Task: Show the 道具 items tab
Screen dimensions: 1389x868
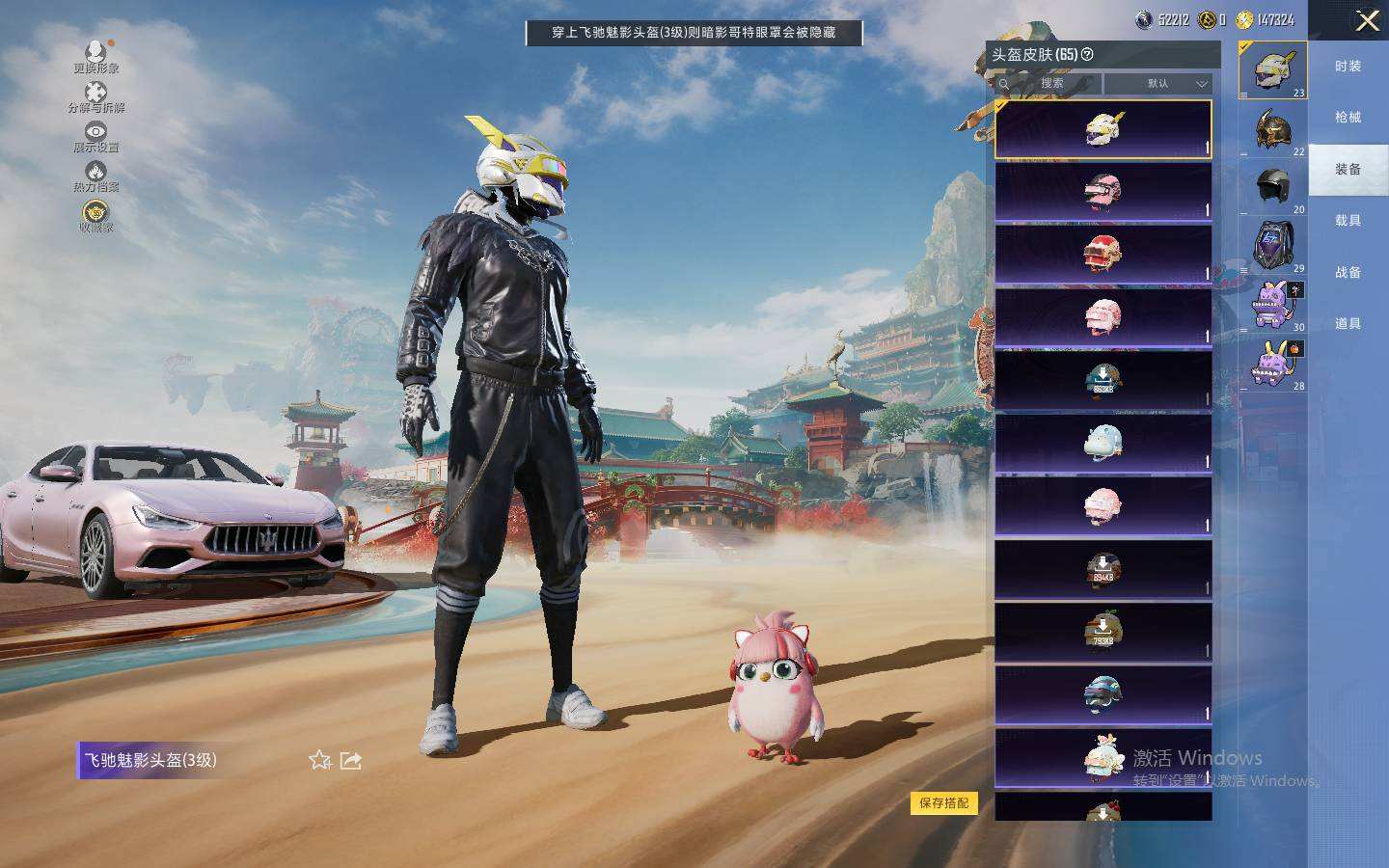Action: [x=1348, y=324]
